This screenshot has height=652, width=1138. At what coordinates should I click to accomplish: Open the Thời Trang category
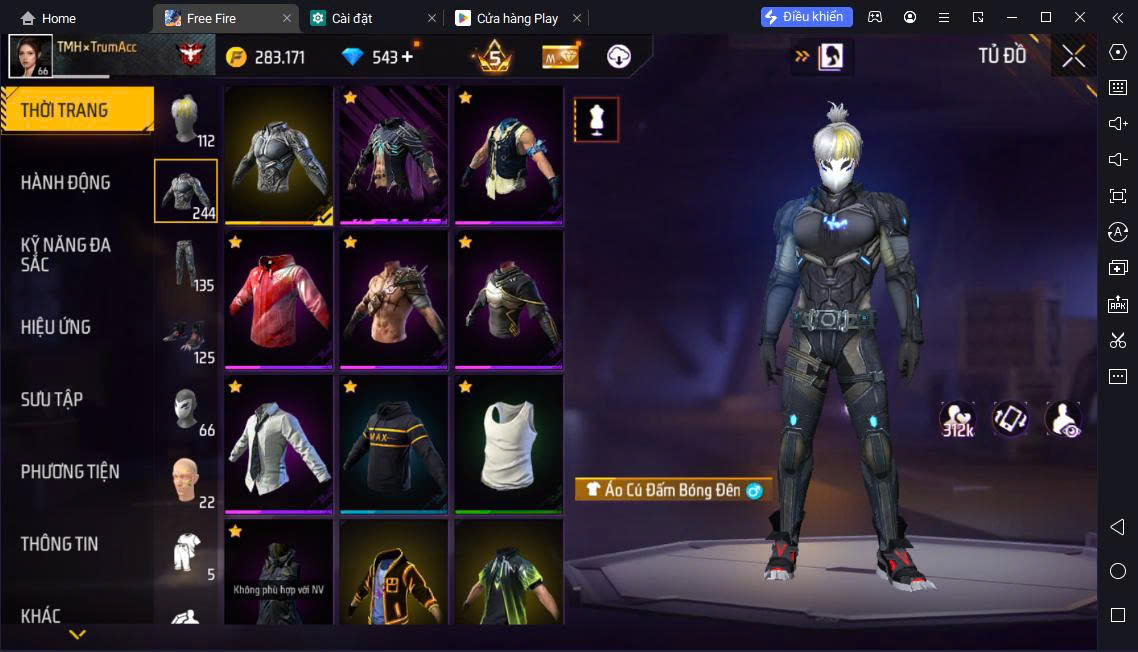tap(76, 110)
